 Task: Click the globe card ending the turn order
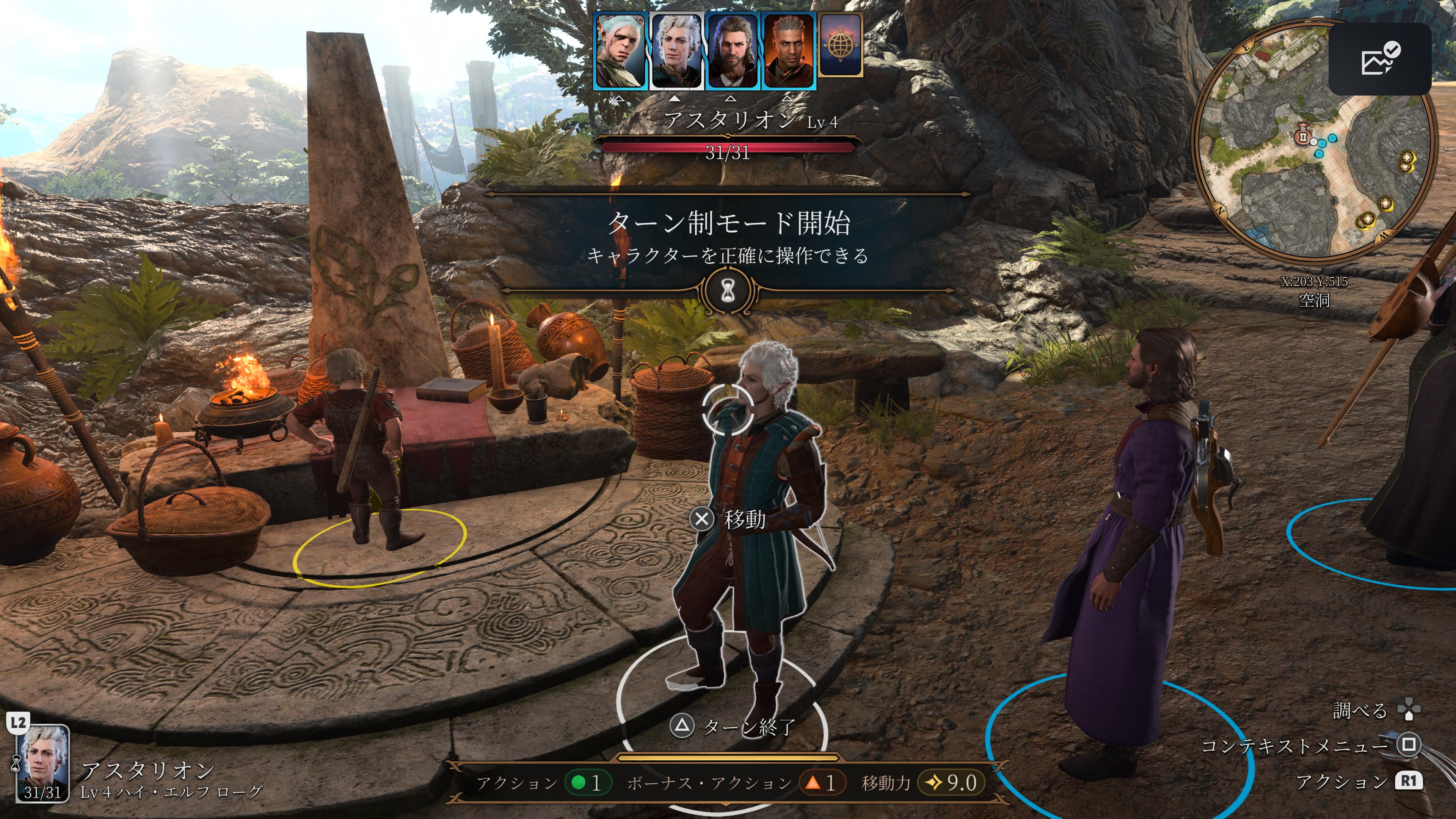[840, 45]
